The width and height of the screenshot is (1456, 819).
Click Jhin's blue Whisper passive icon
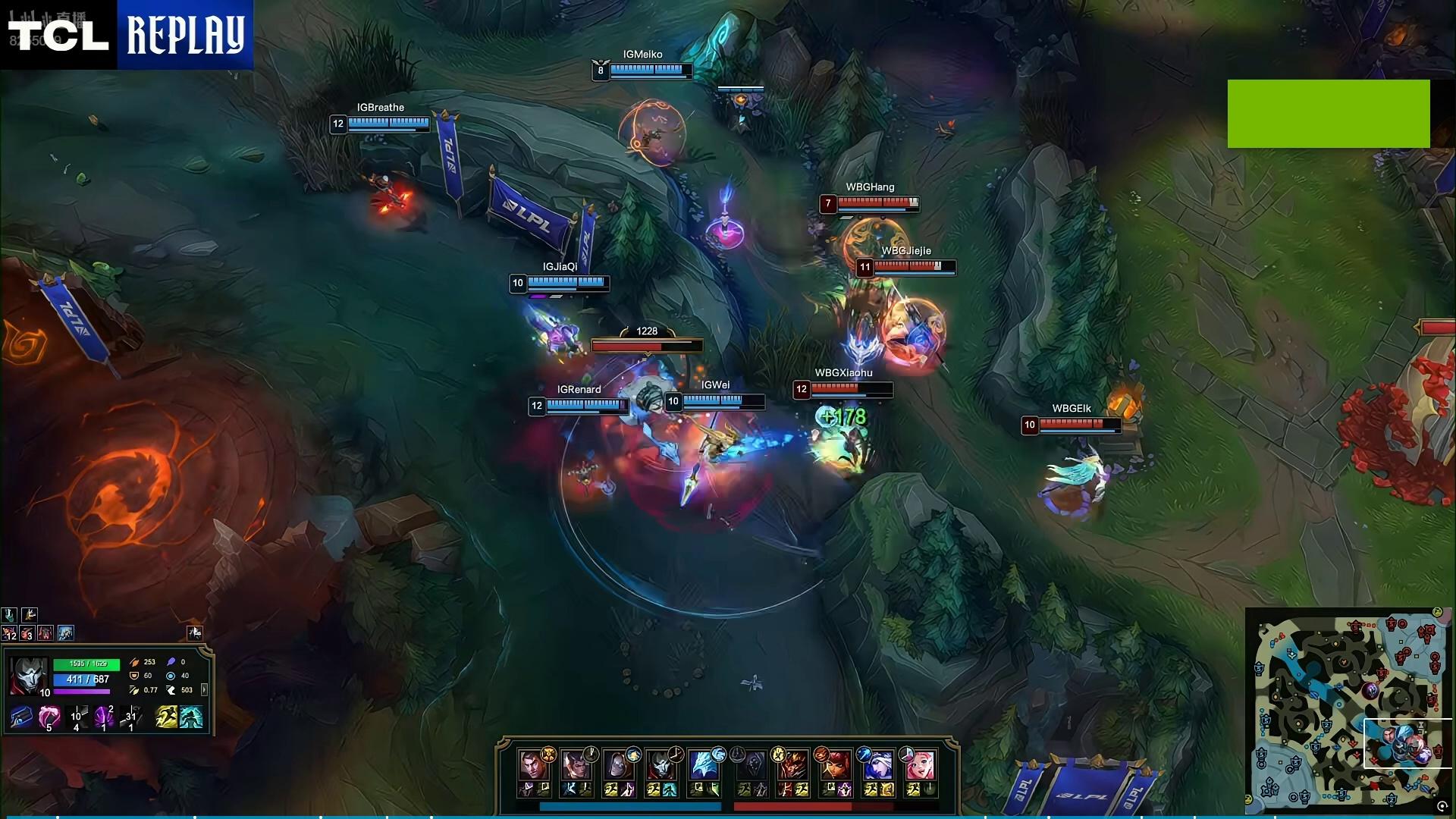tap(21, 716)
